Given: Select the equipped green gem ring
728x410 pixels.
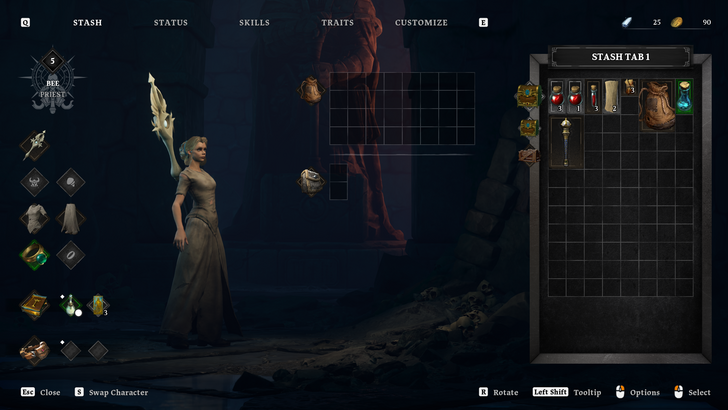Looking at the screenshot, I should click(x=35, y=254).
